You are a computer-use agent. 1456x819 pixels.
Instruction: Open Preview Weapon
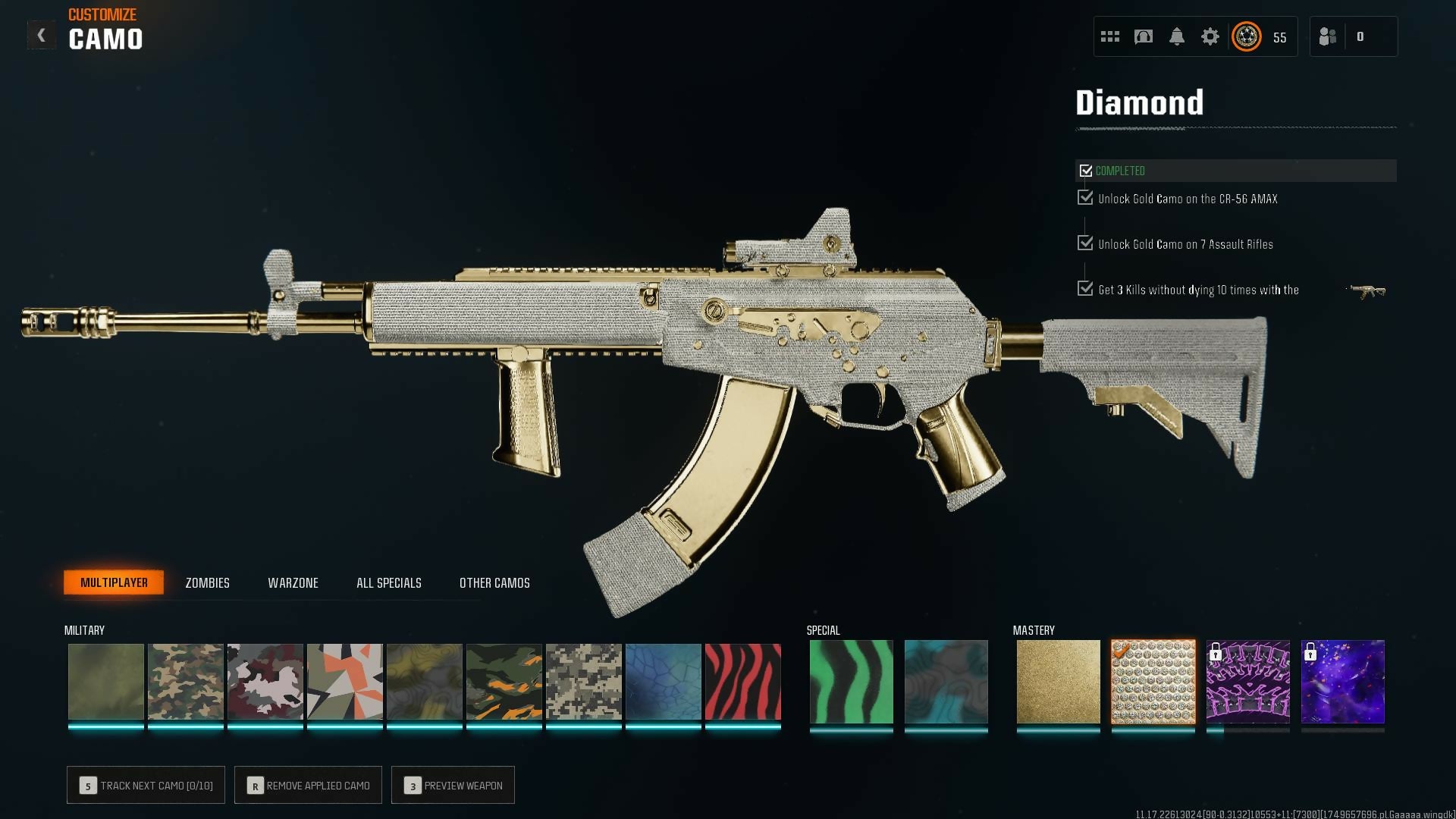453,785
